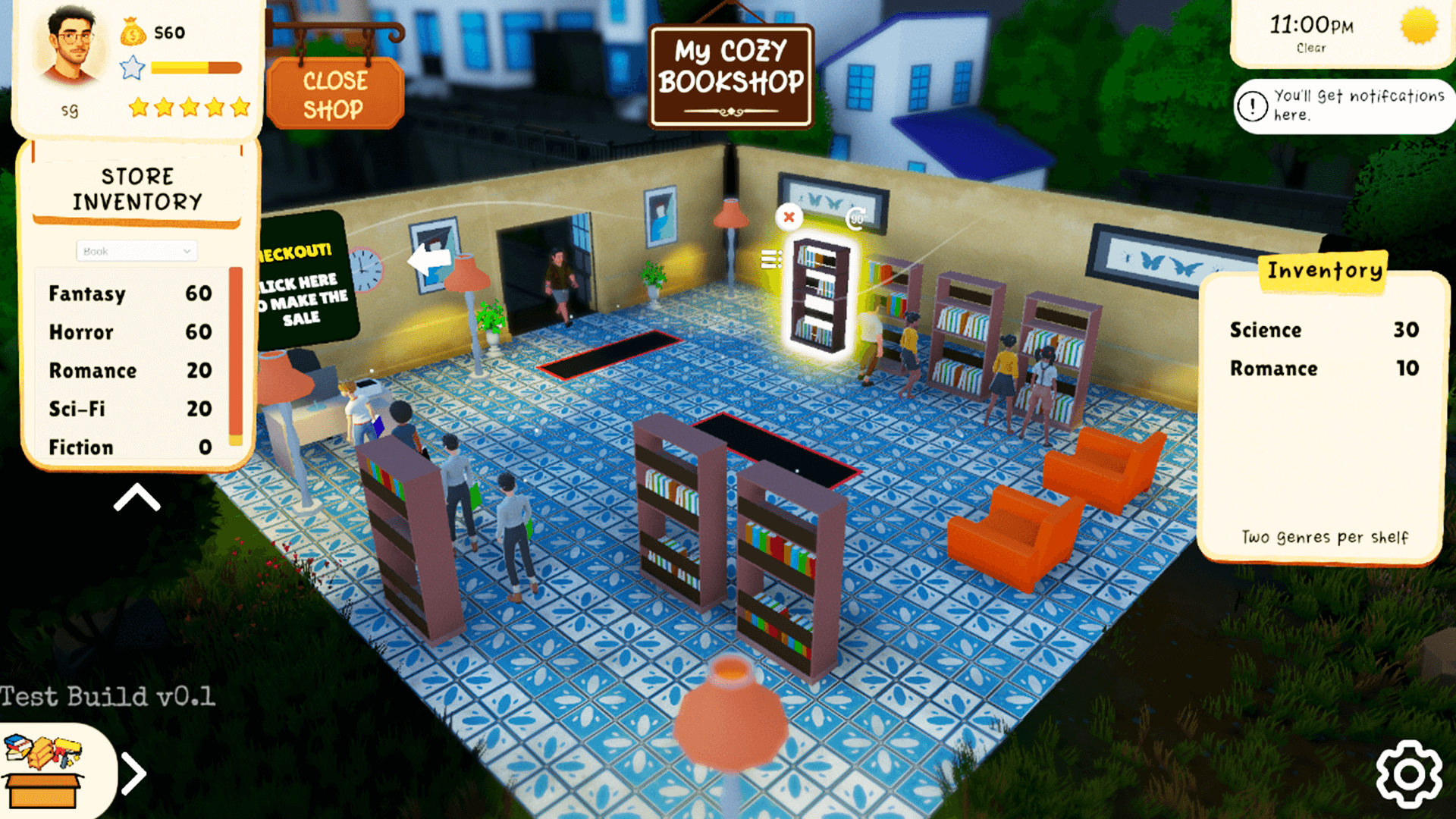Select Romance in the shelf Inventory panel
The width and height of the screenshot is (1456, 819).
click(1323, 369)
